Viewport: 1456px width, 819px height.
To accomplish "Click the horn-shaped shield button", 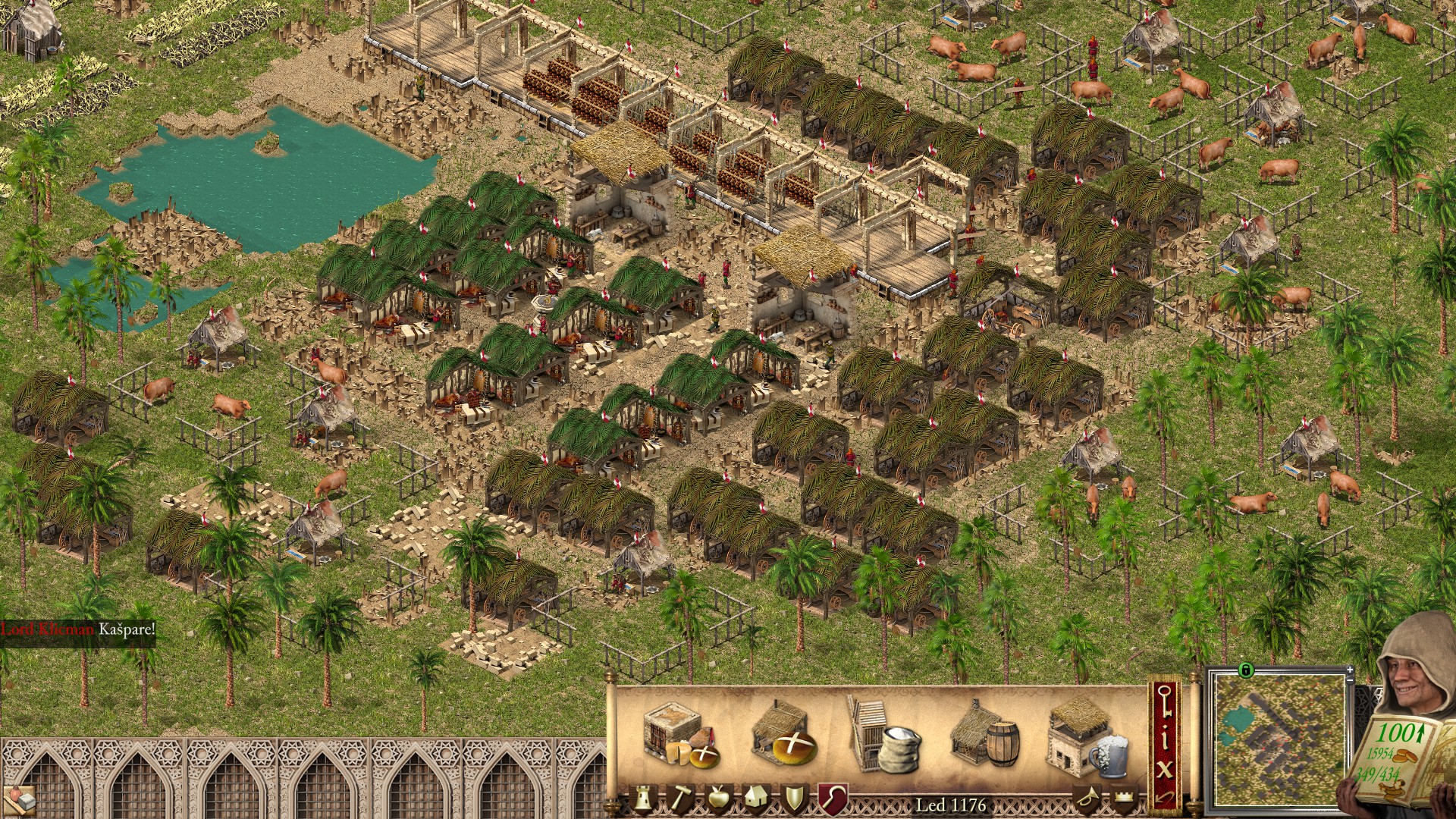I will pos(1087,799).
